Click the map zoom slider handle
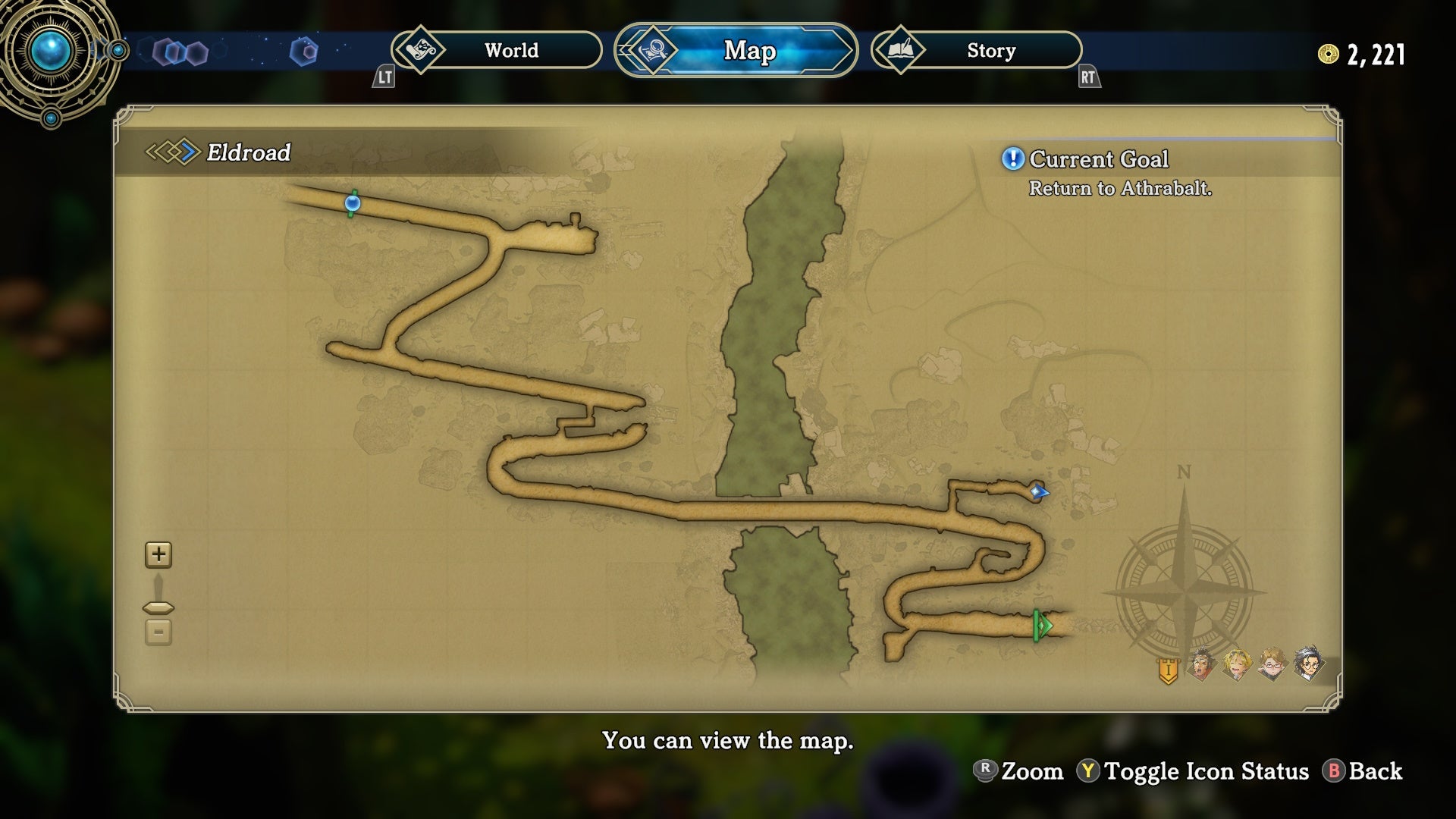The image size is (1456, 819). 158,607
